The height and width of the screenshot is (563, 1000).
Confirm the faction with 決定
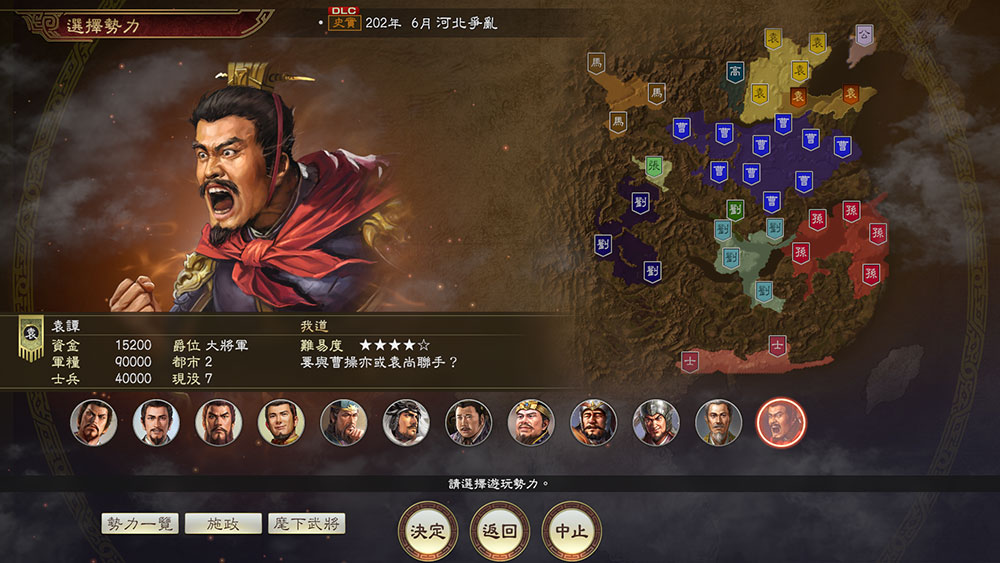click(x=429, y=531)
